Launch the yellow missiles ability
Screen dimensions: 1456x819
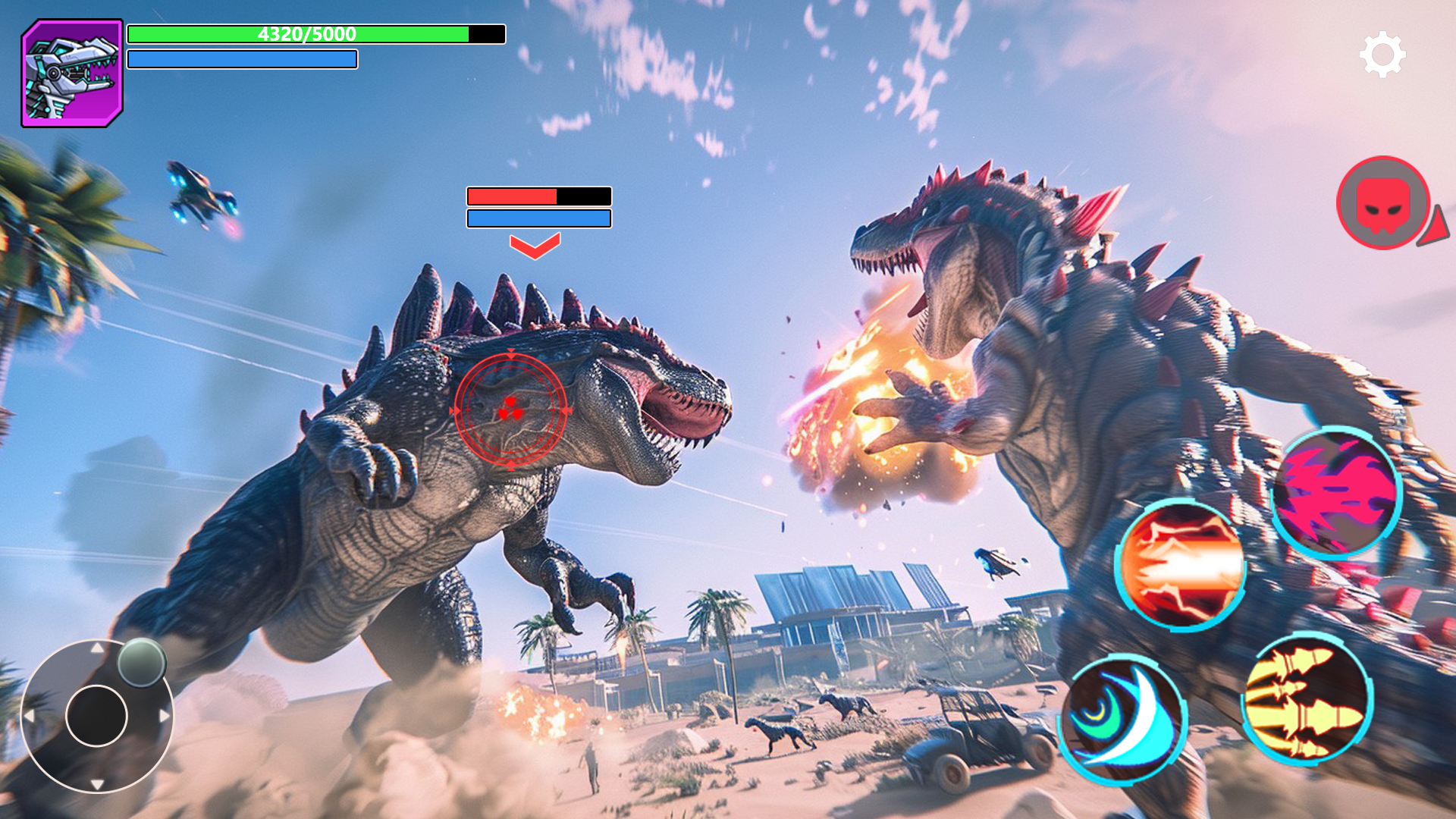tap(1307, 698)
